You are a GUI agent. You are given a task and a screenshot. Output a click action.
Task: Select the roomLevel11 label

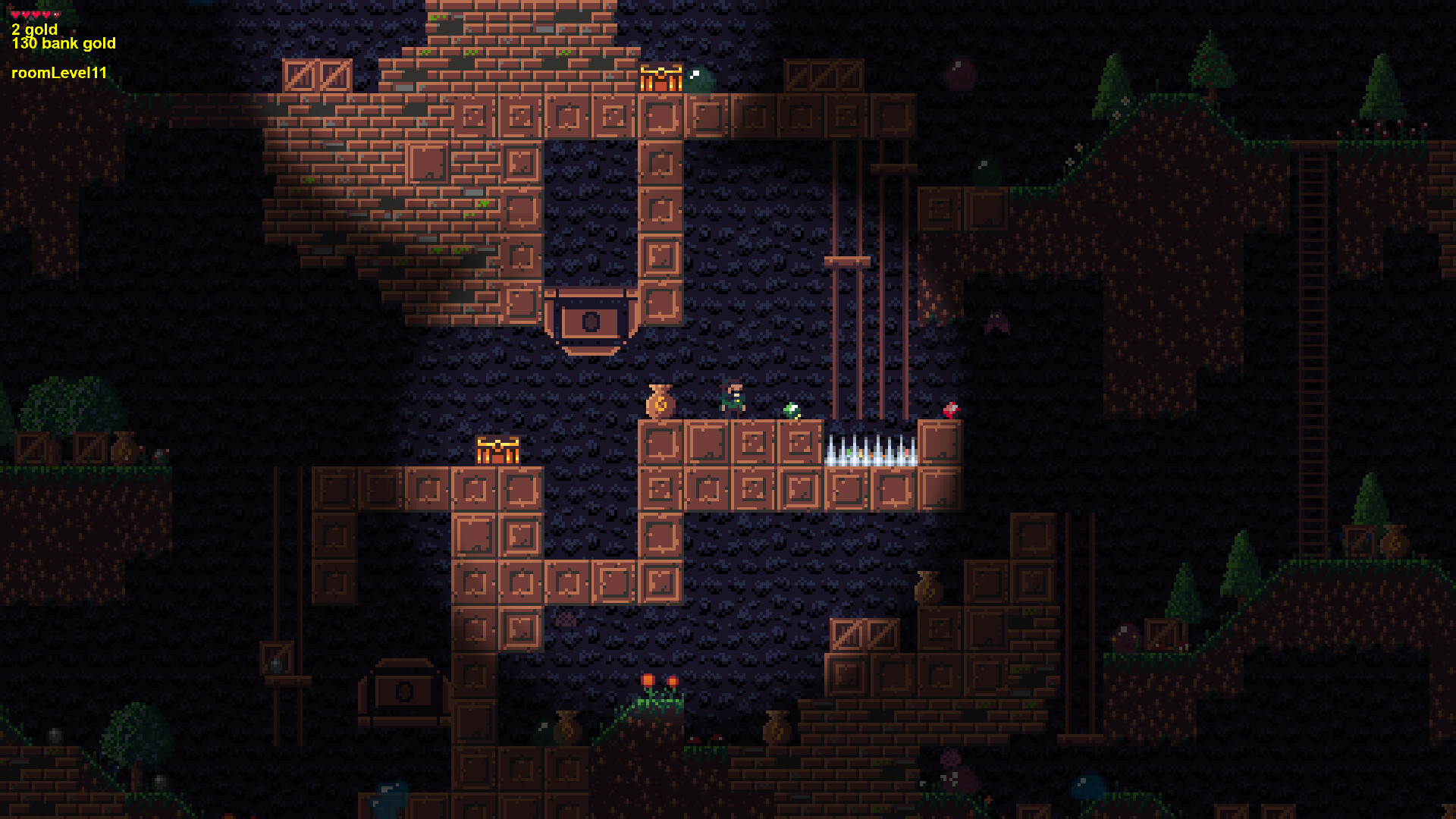(59, 74)
